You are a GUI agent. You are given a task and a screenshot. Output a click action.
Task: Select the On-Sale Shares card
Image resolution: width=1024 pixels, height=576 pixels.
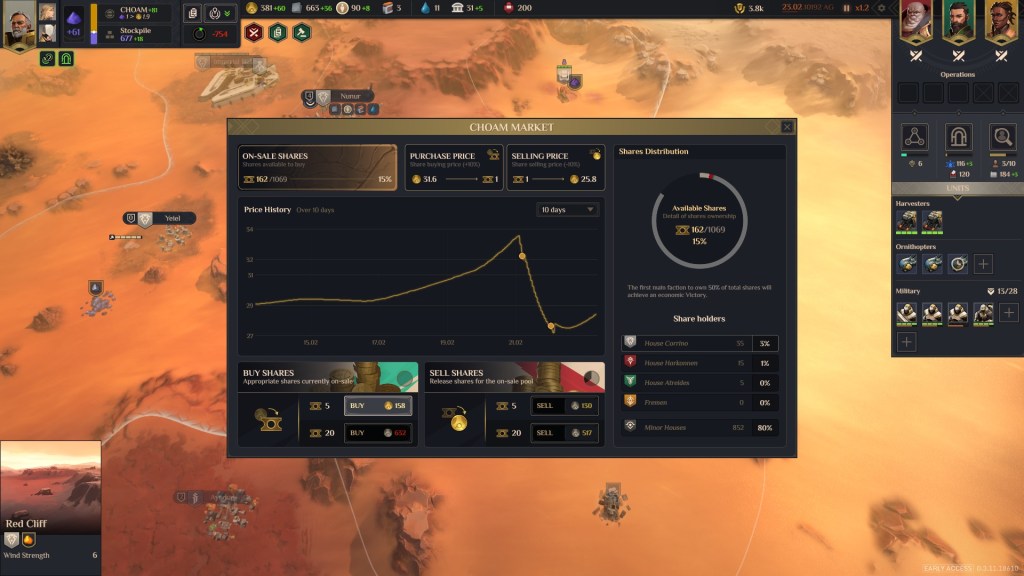click(318, 167)
